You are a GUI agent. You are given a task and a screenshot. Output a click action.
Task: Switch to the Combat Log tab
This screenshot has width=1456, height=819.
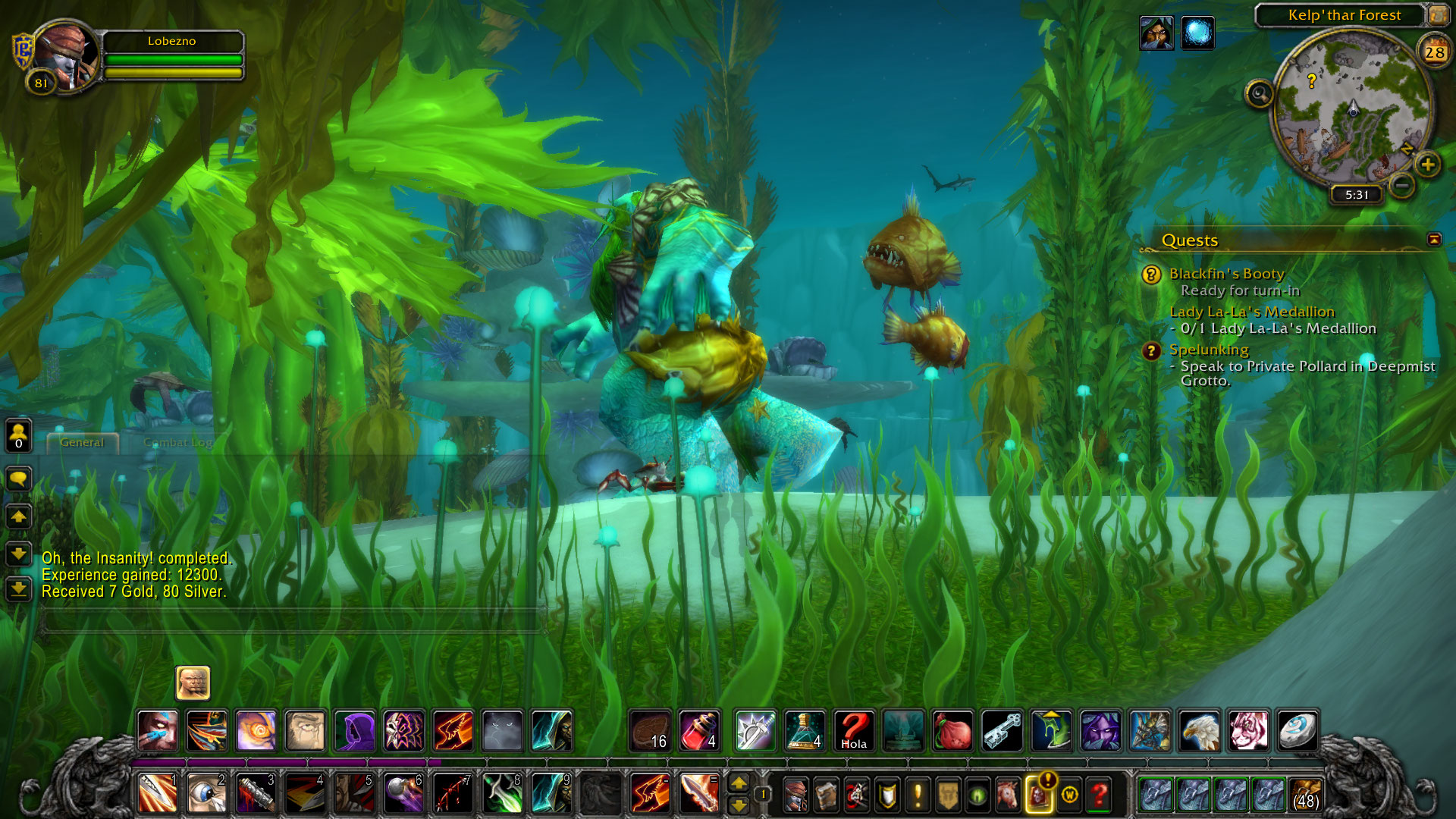177,443
